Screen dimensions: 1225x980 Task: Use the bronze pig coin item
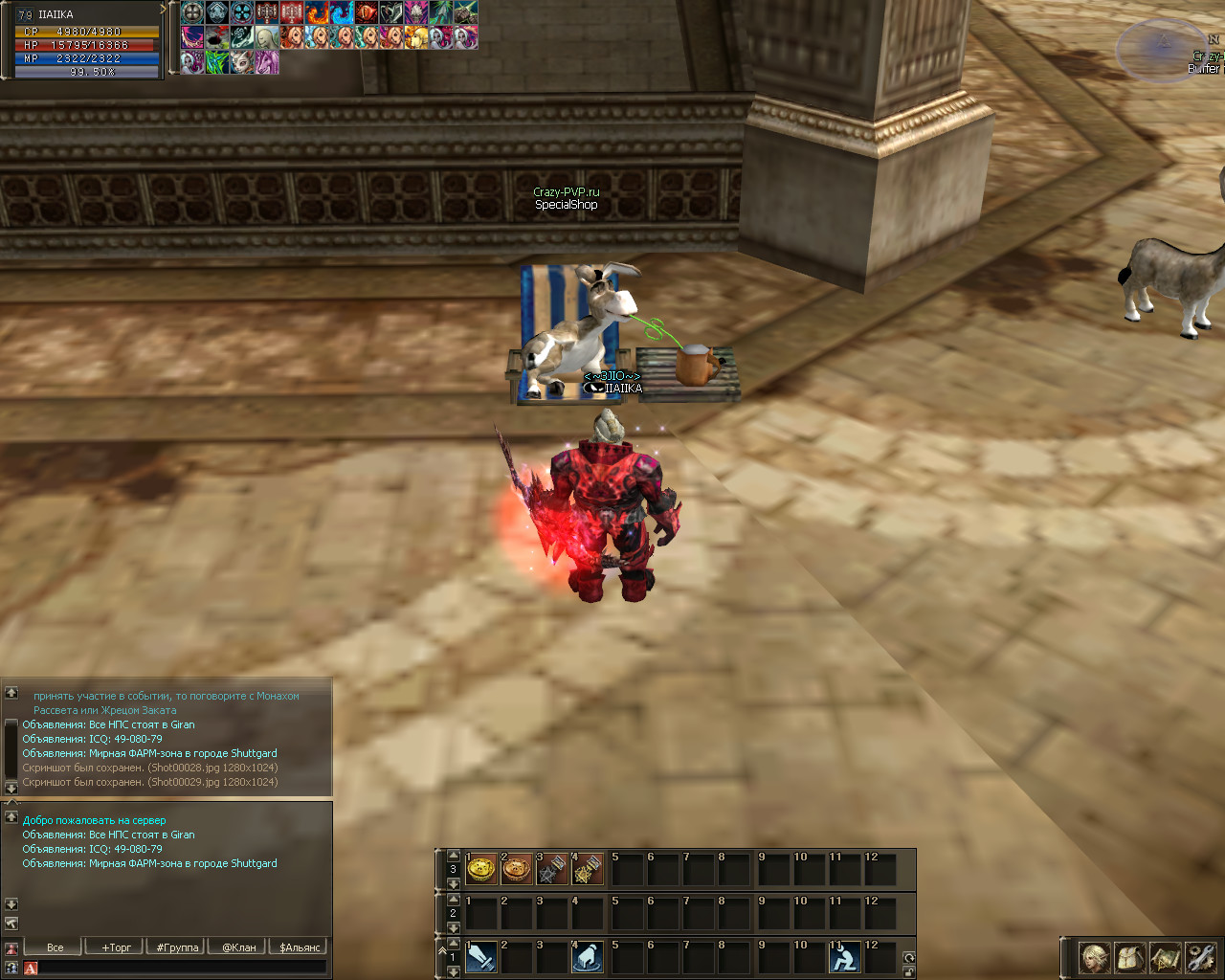pyautogui.click(x=517, y=869)
